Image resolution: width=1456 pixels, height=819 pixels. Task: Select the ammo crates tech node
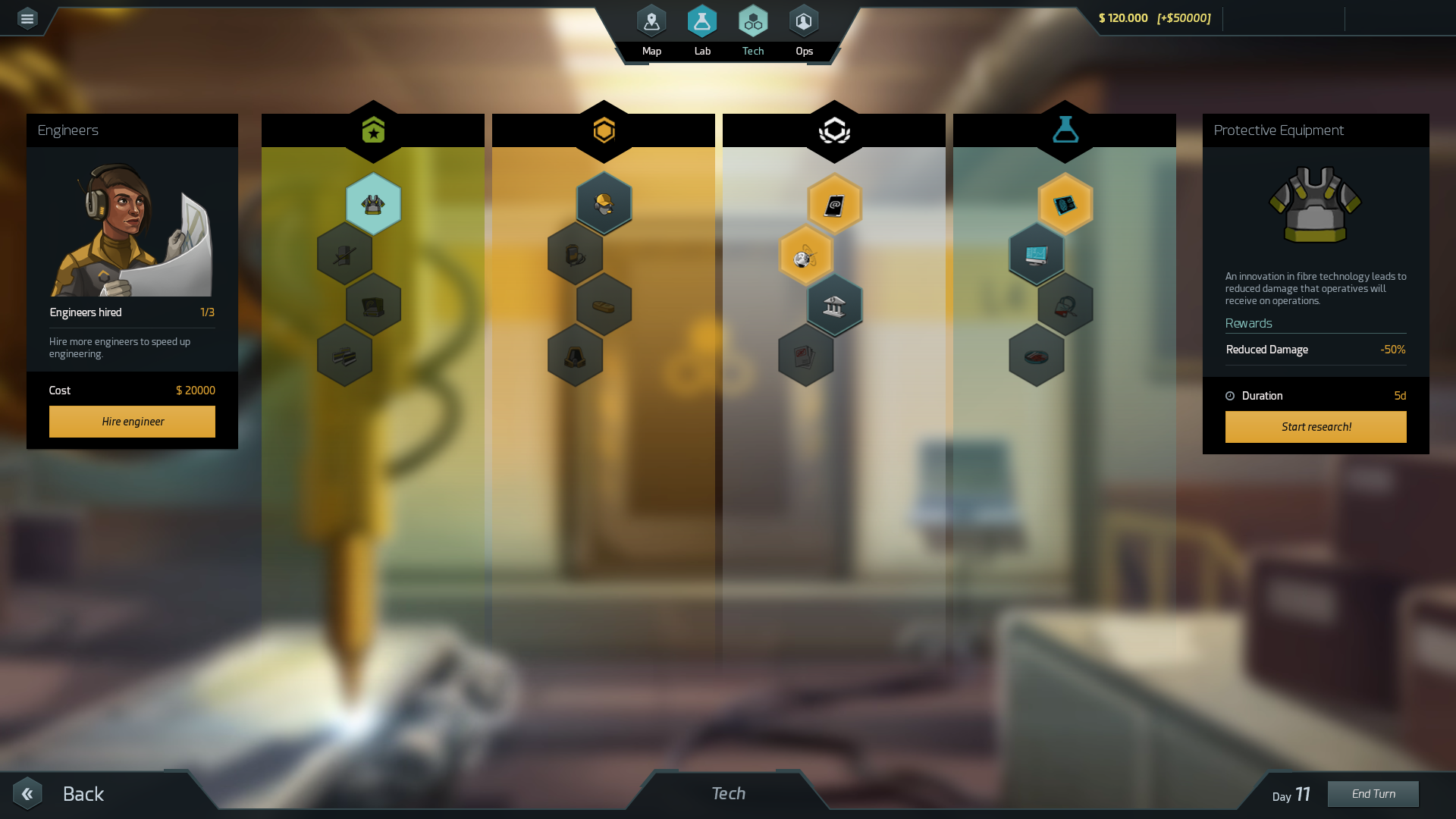345,356
